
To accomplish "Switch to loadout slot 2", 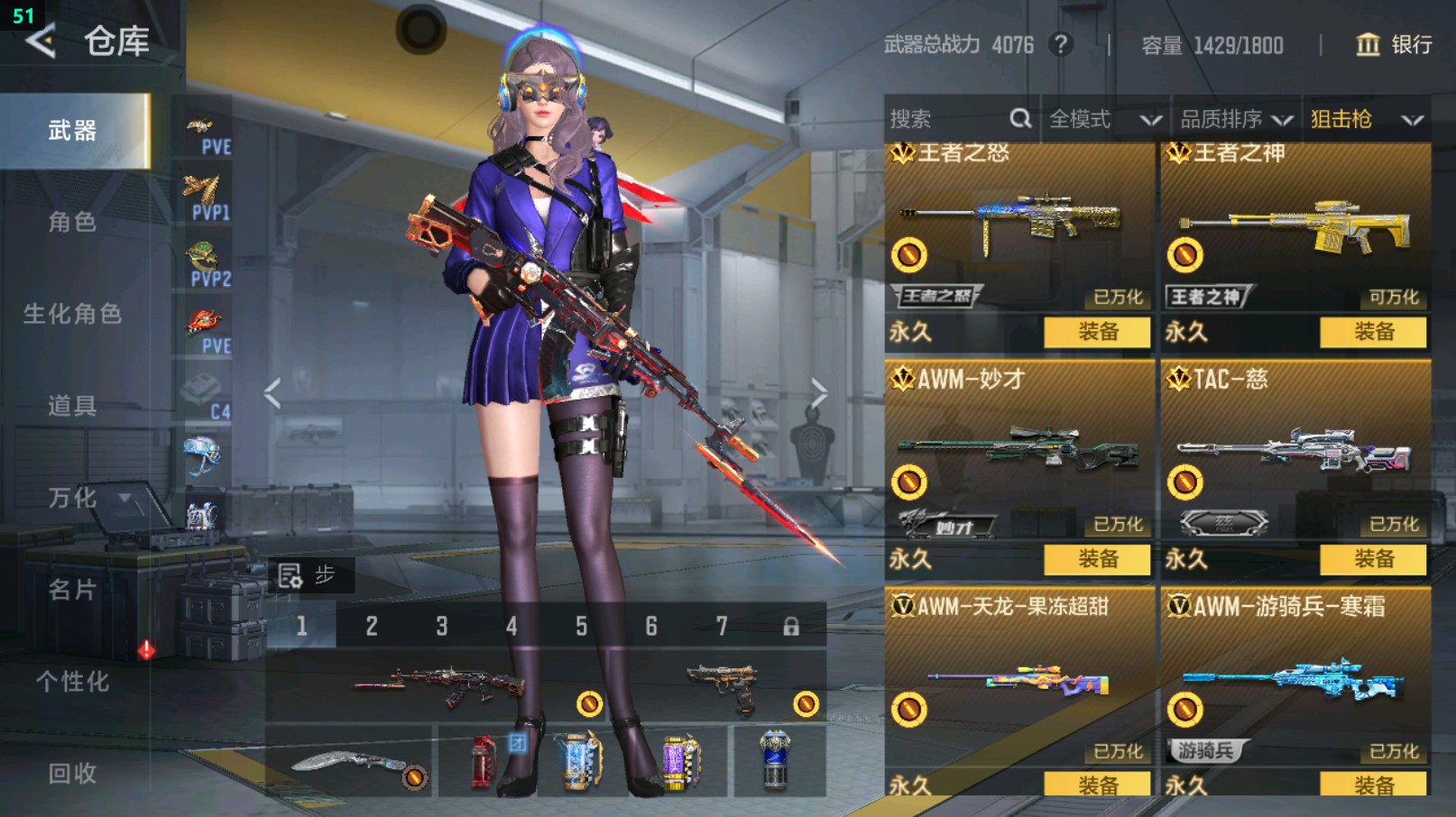I will click(x=372, y=626).
